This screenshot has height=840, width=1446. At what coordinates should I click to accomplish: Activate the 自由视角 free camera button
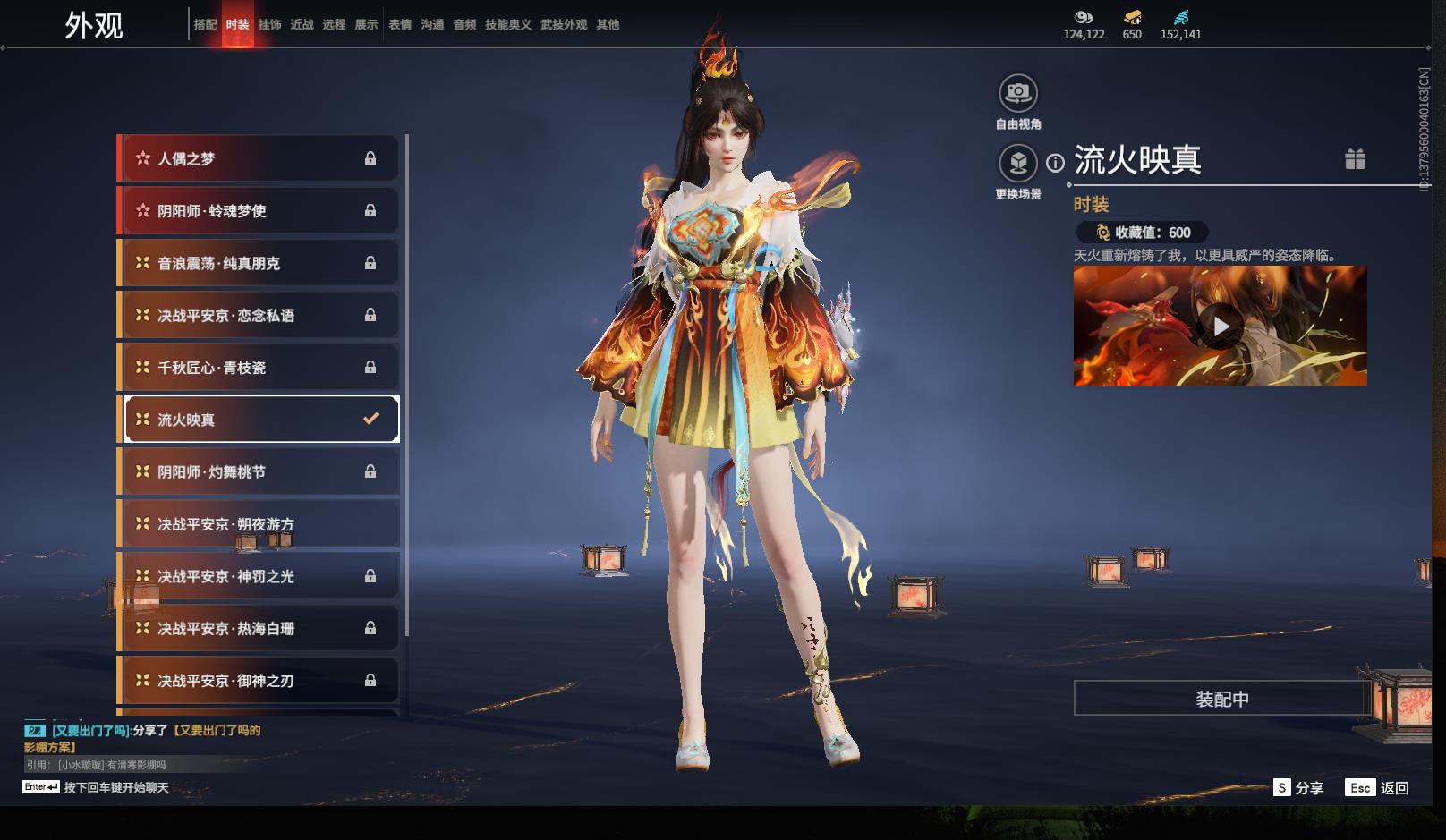pyautogui.click(x=1018, y=93)
